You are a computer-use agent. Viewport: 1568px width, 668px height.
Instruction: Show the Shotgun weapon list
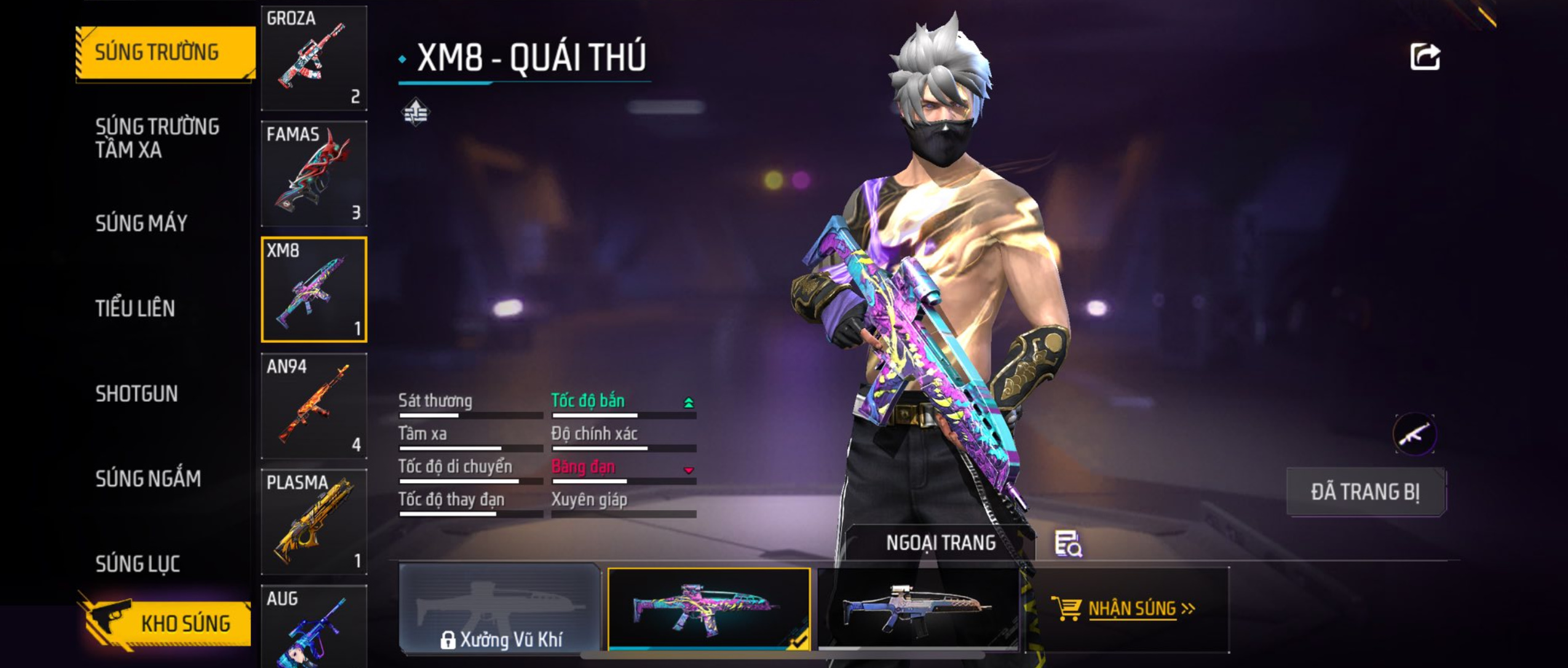pyautogui.click(x=137, y=394)
